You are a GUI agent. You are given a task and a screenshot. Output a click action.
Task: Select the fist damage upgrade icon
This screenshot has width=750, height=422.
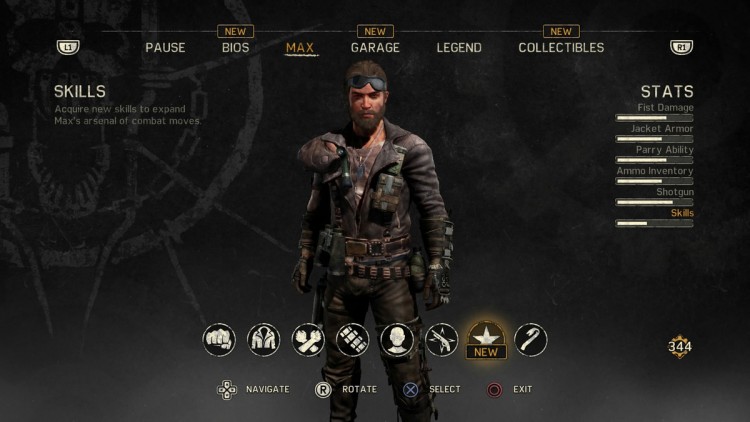[x=219, y=340]
